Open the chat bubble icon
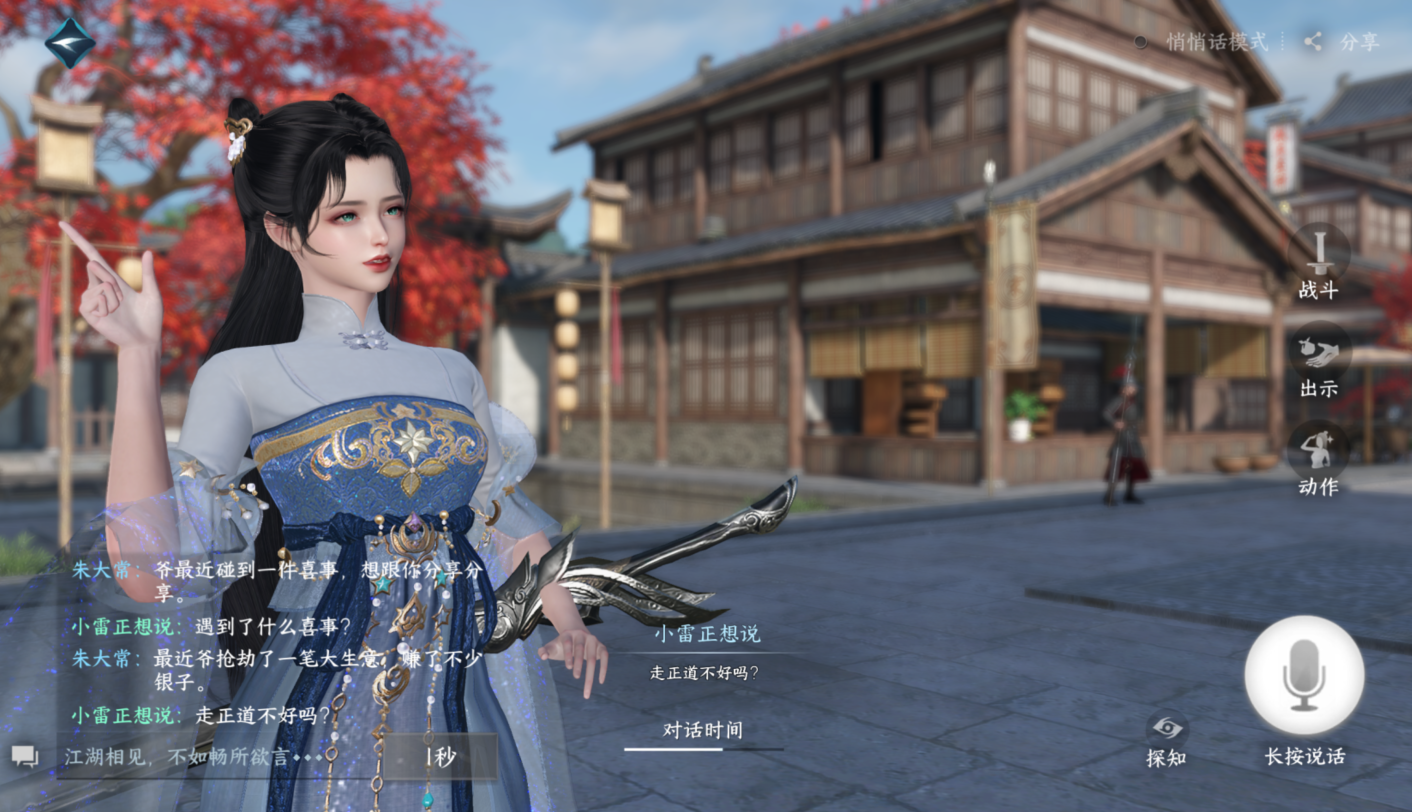 pyautogui.click(x=25, y=757)
